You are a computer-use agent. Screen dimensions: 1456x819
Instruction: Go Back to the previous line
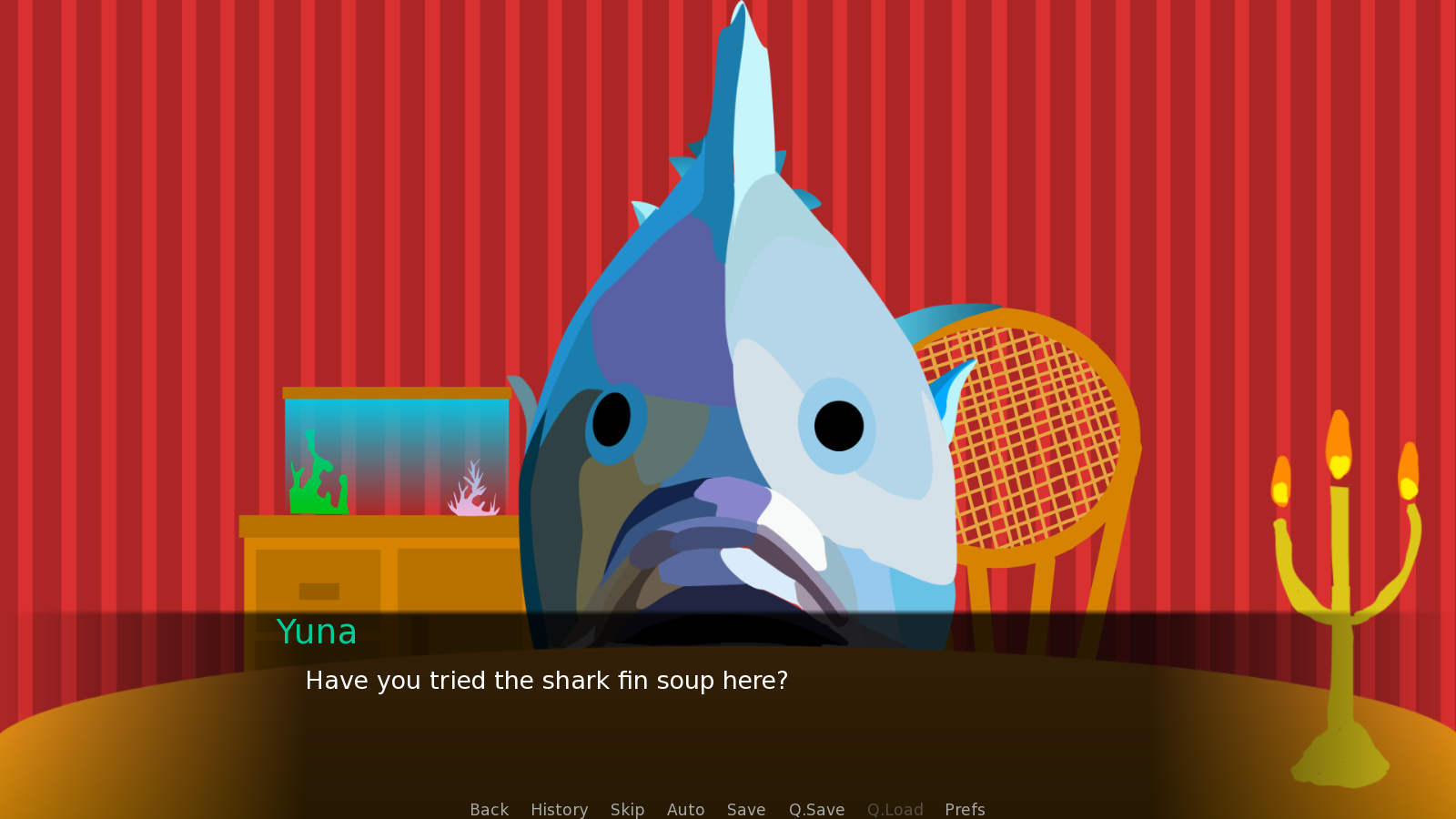(x=489, y=809)
